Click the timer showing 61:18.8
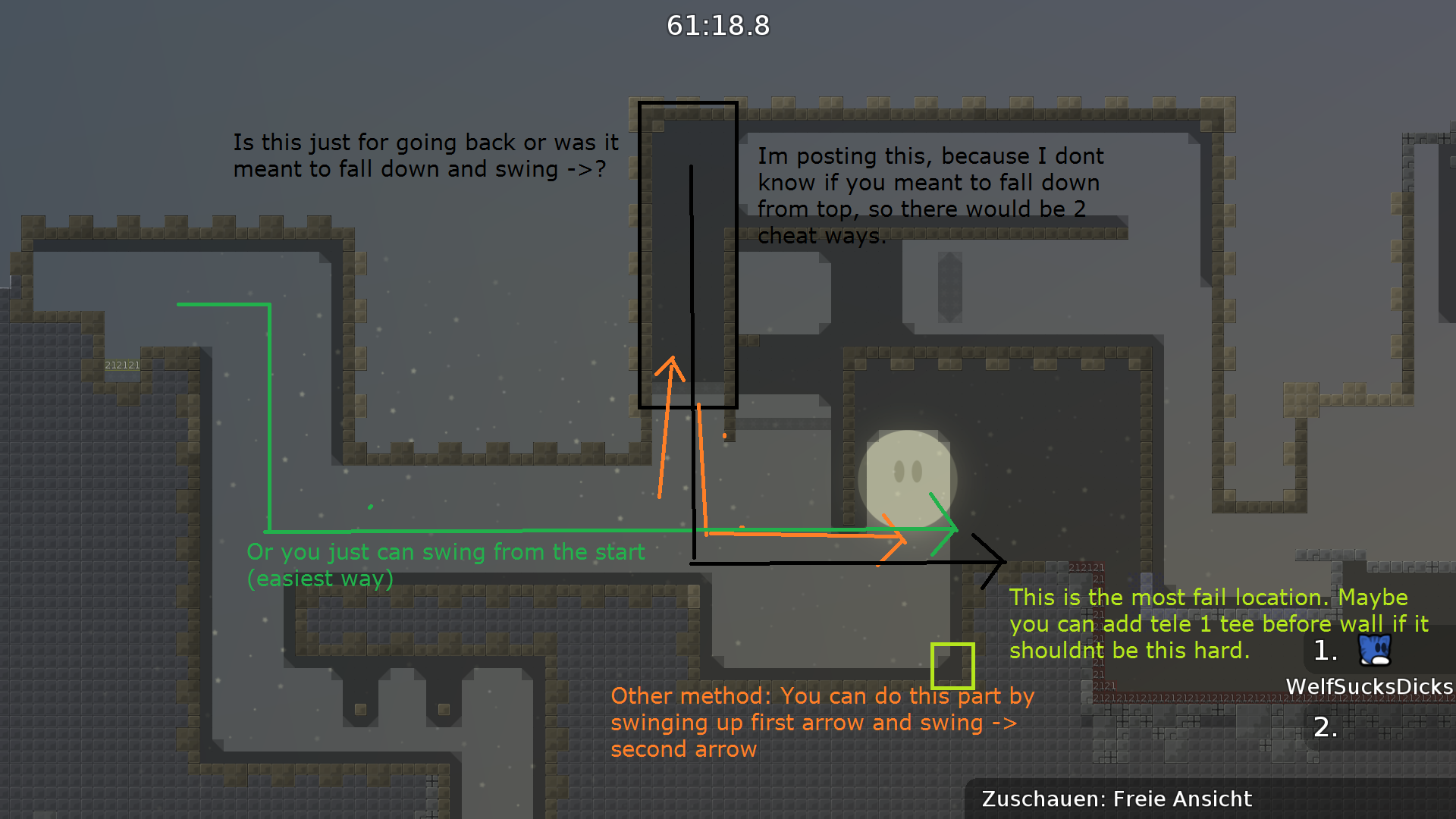1456x819 pixels. point(717,26)
